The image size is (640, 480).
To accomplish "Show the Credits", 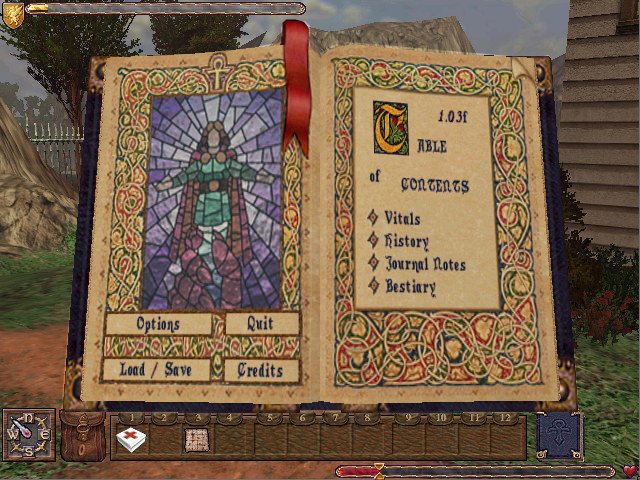I will coord(262,370).
